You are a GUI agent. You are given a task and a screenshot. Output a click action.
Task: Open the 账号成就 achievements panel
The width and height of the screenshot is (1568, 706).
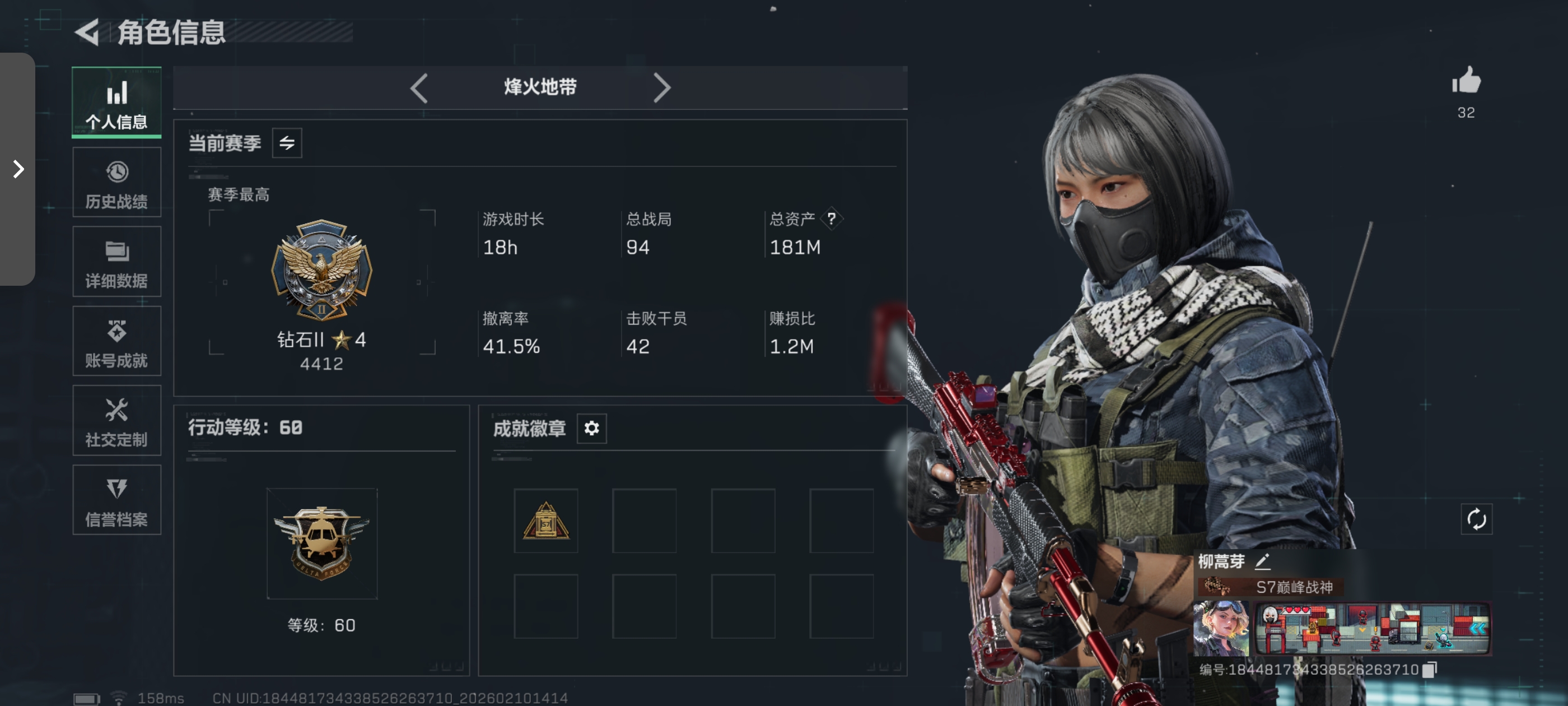click(116, 341)
